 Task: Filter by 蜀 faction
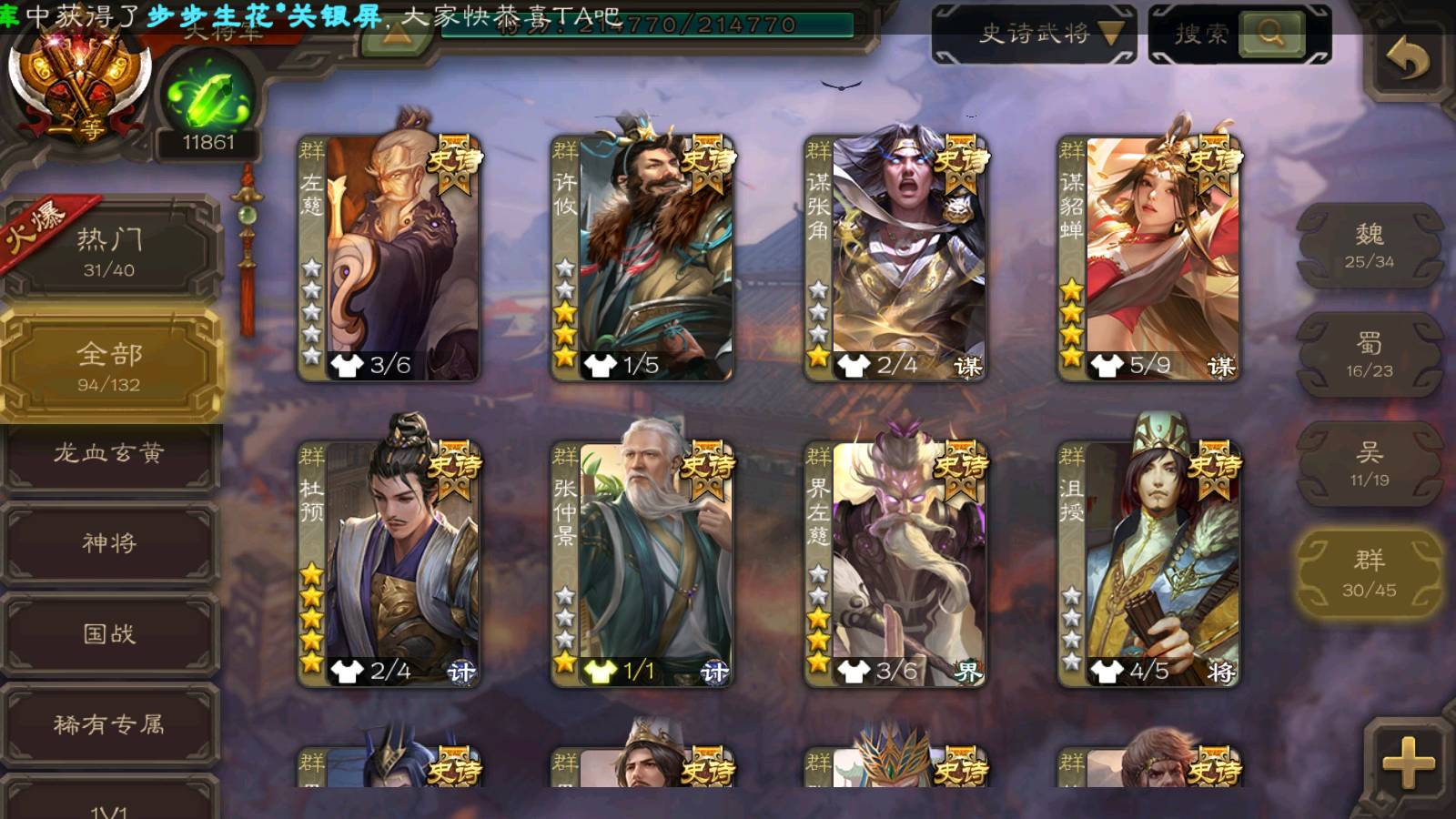click(x=1369, y=355)
